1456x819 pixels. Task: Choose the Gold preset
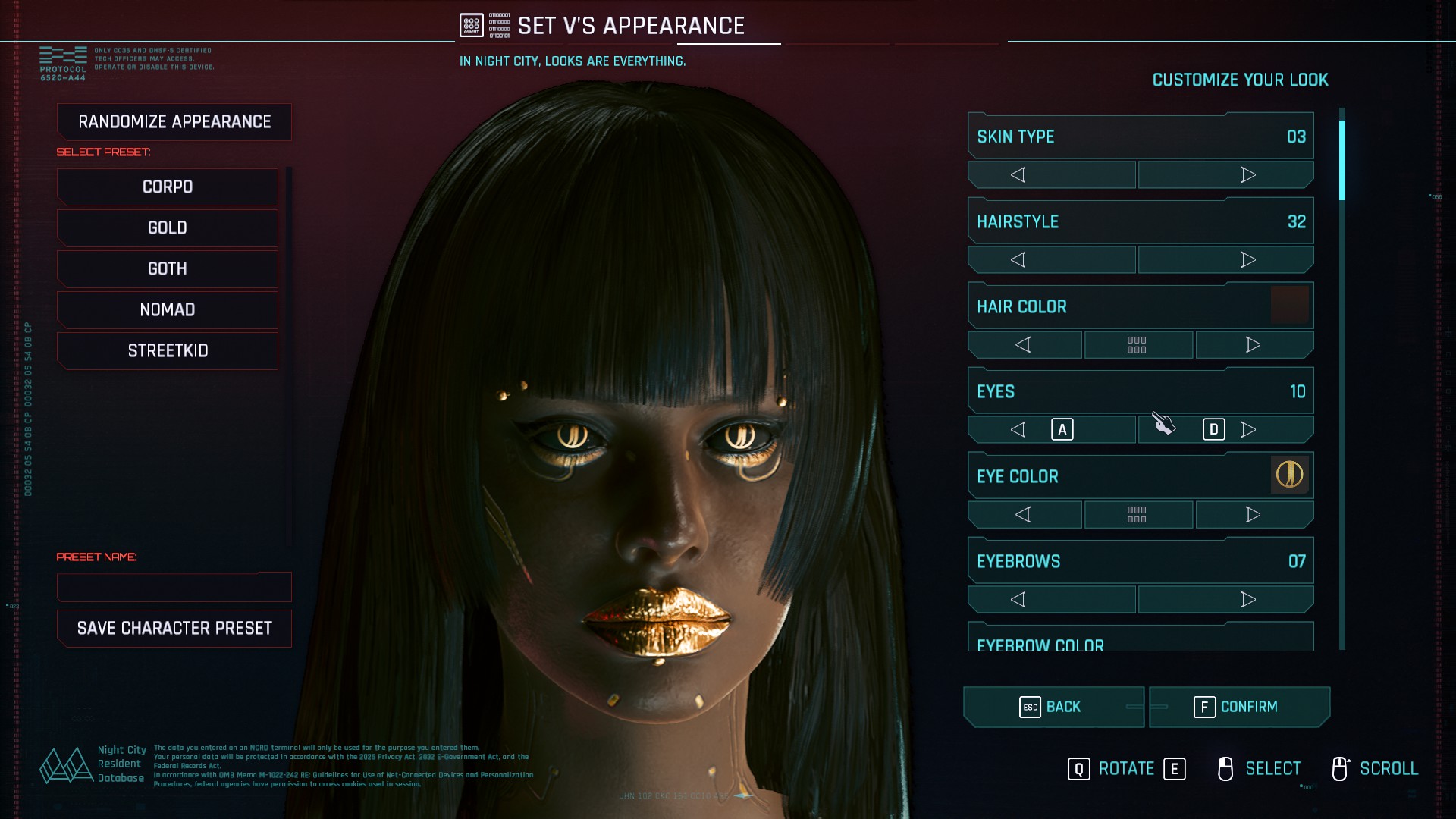[x=168, y=228]
